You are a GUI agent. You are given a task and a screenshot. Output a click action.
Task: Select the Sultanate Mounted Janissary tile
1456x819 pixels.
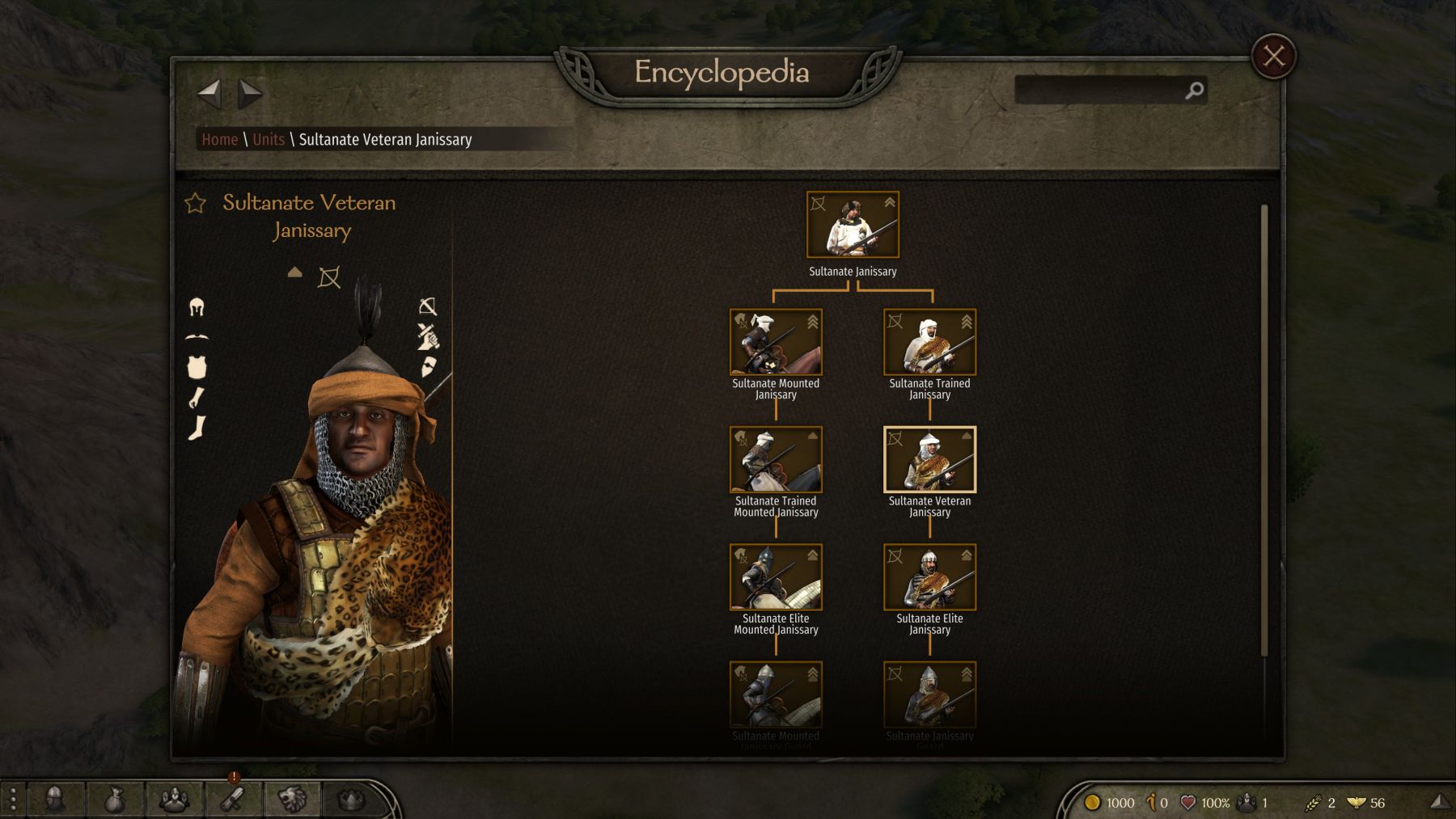tap(776, 343)
